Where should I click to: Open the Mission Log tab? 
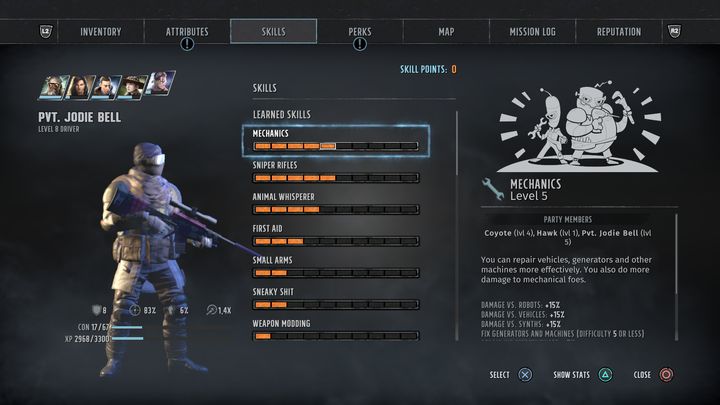coord(533,32)
